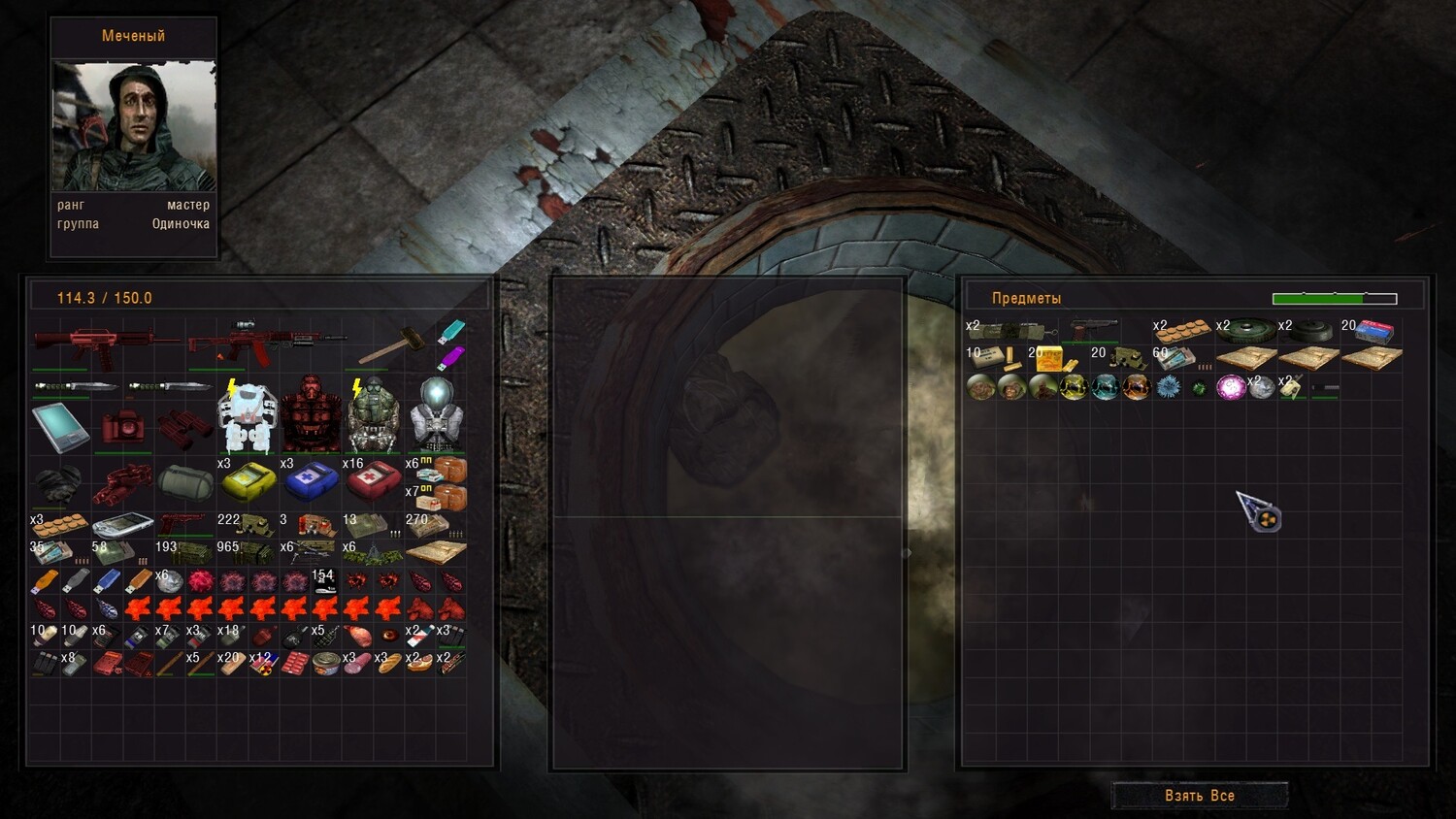Take the blue-red ammo box of 20
The height and width of the screenshot is (819, 1456).
click(1374, 331)
